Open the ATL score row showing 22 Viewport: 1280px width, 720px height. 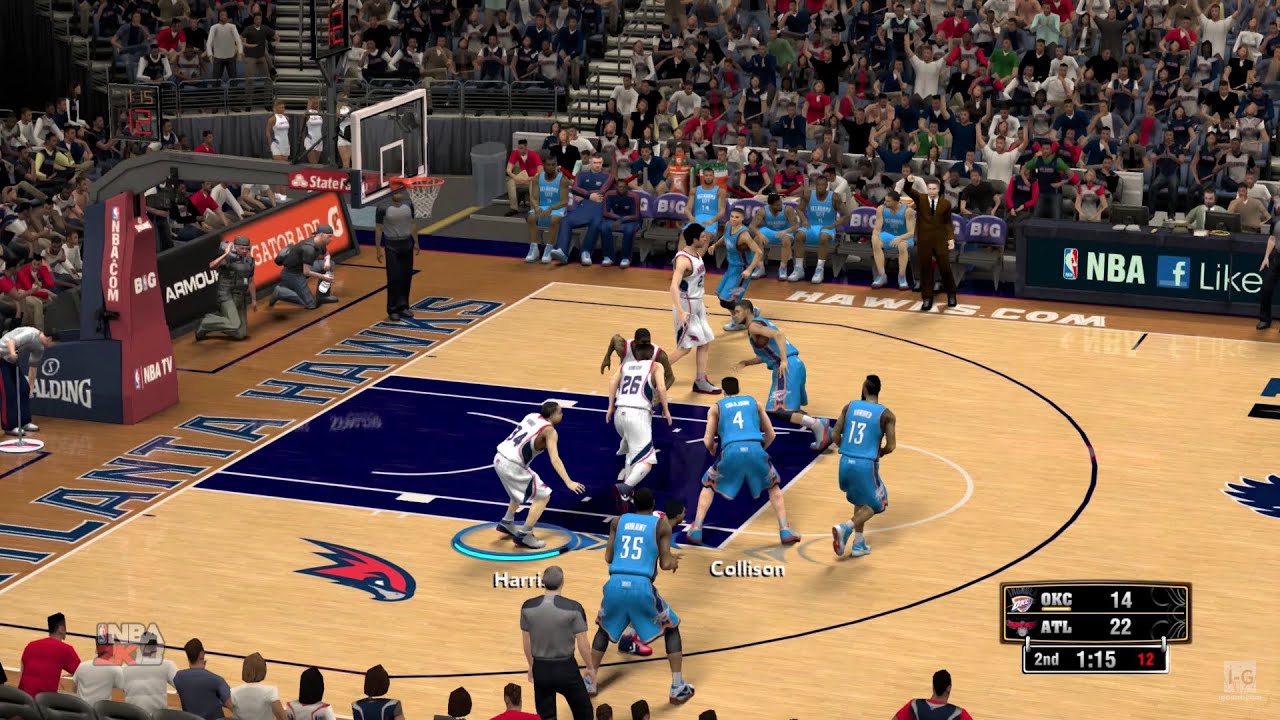point(1123,626)
